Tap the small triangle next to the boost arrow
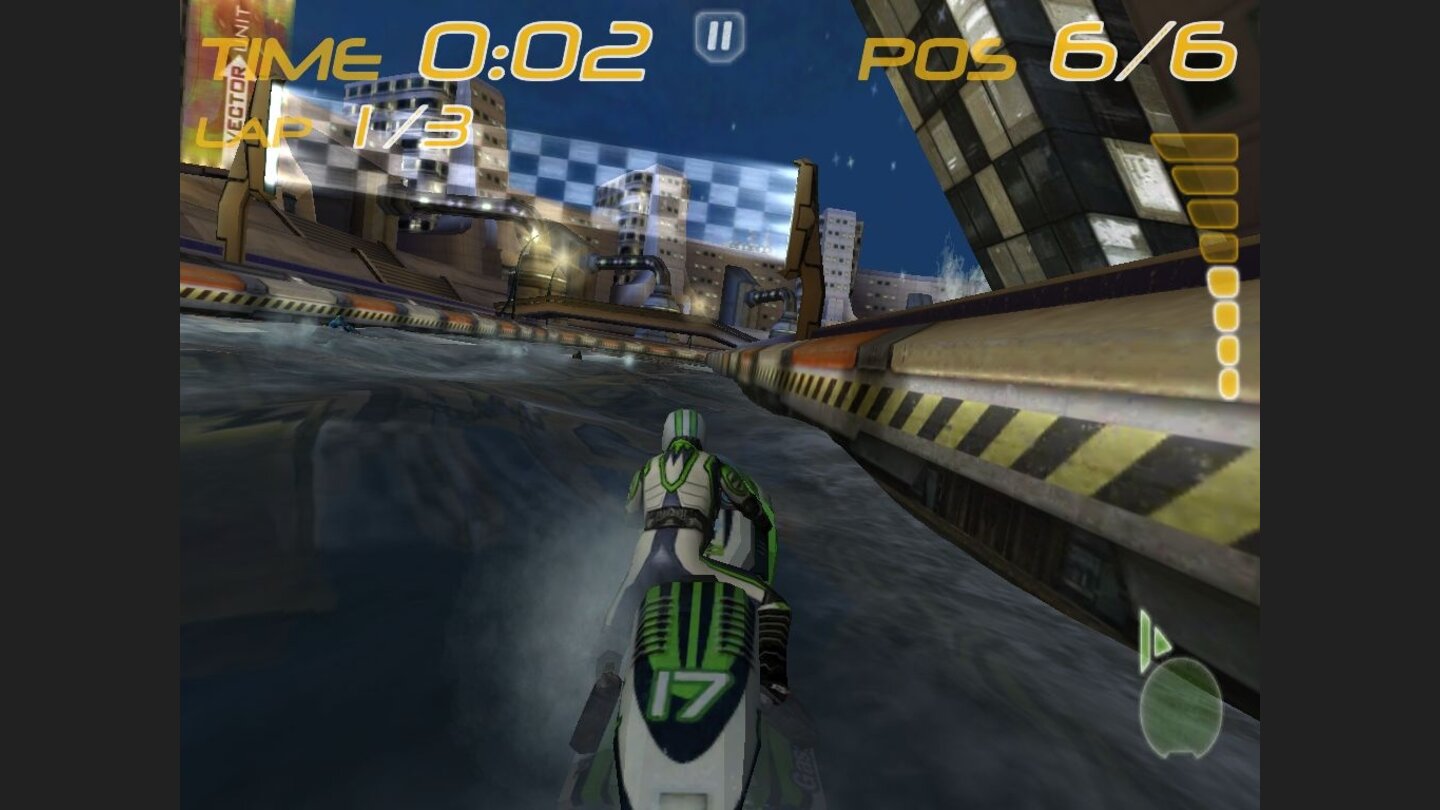Viewport: 1440px width, 810px height. point(1160,640)
